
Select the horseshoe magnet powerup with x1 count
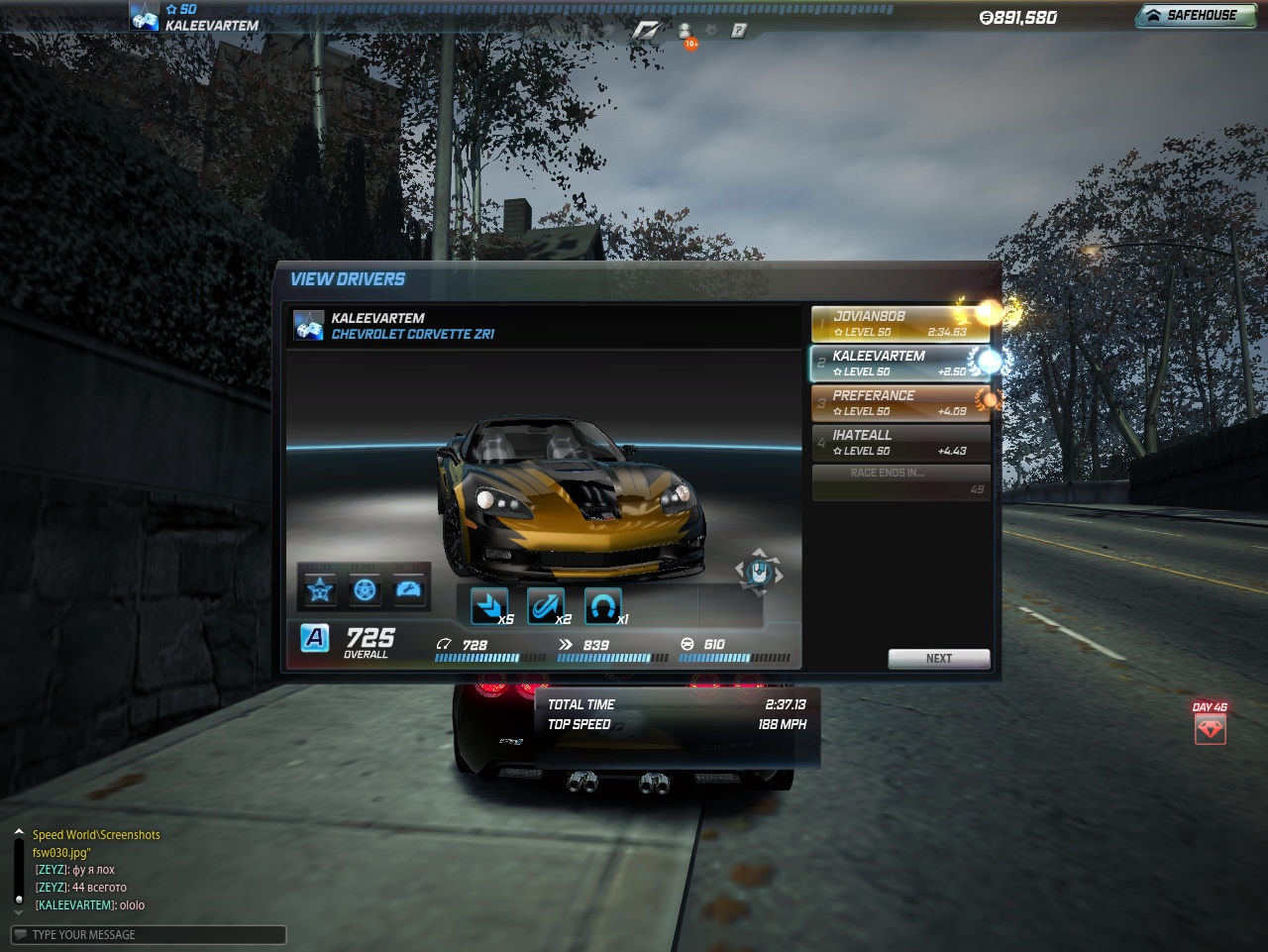602,606
